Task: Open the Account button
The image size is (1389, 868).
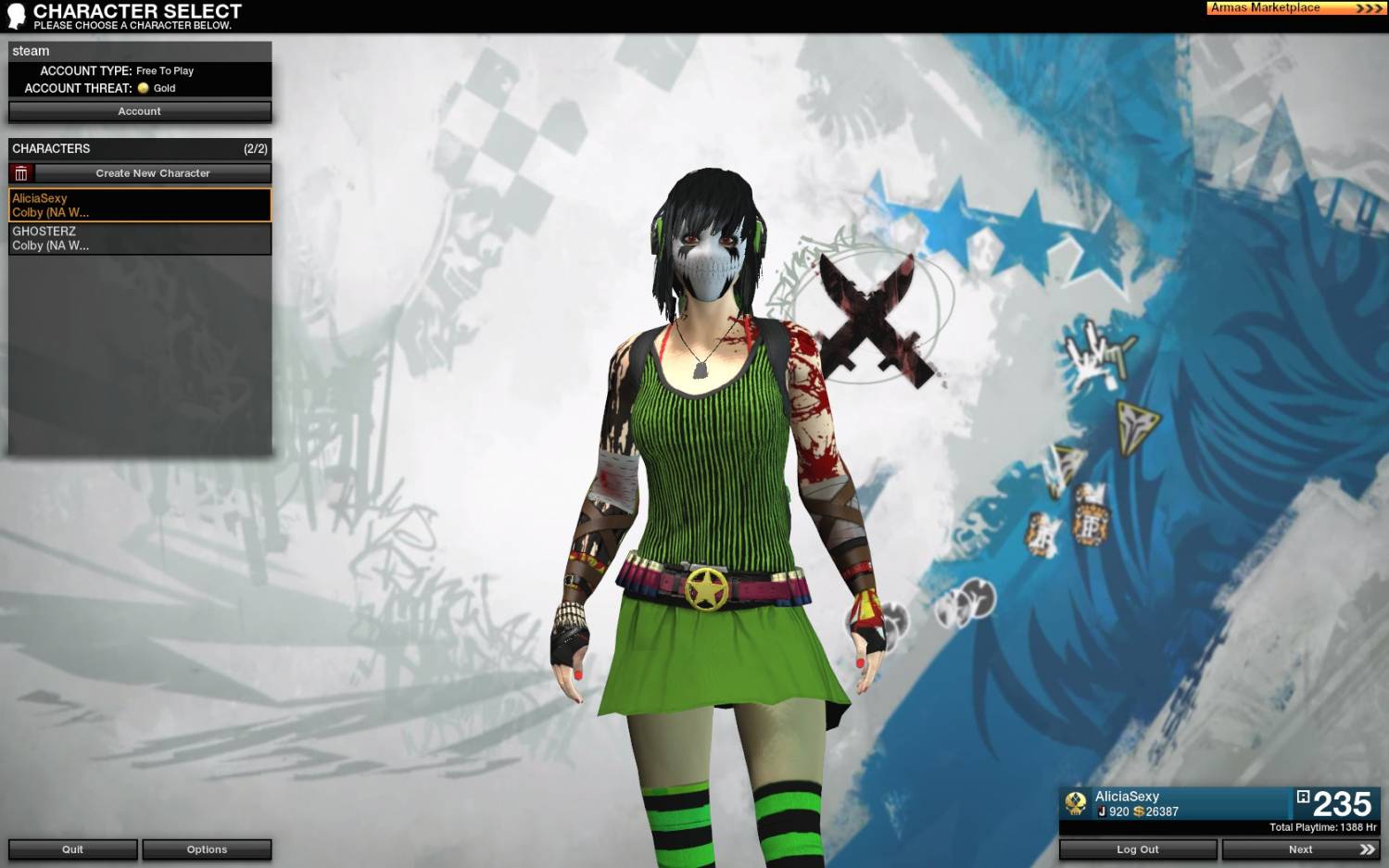Action: tap(140, 111)
